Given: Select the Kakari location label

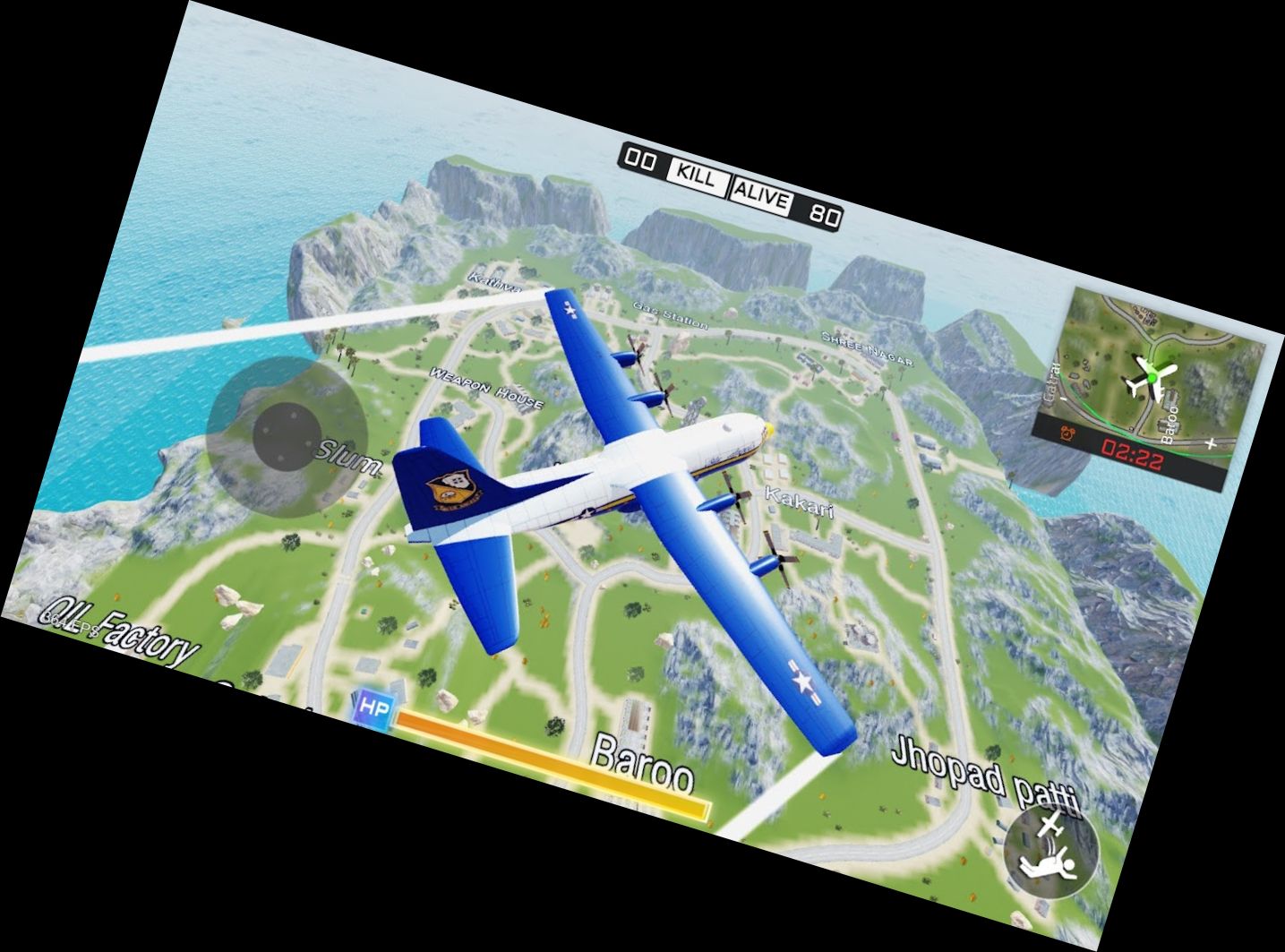Looking at the screenshot, I should pyautogui.click(x=800, y=504).
